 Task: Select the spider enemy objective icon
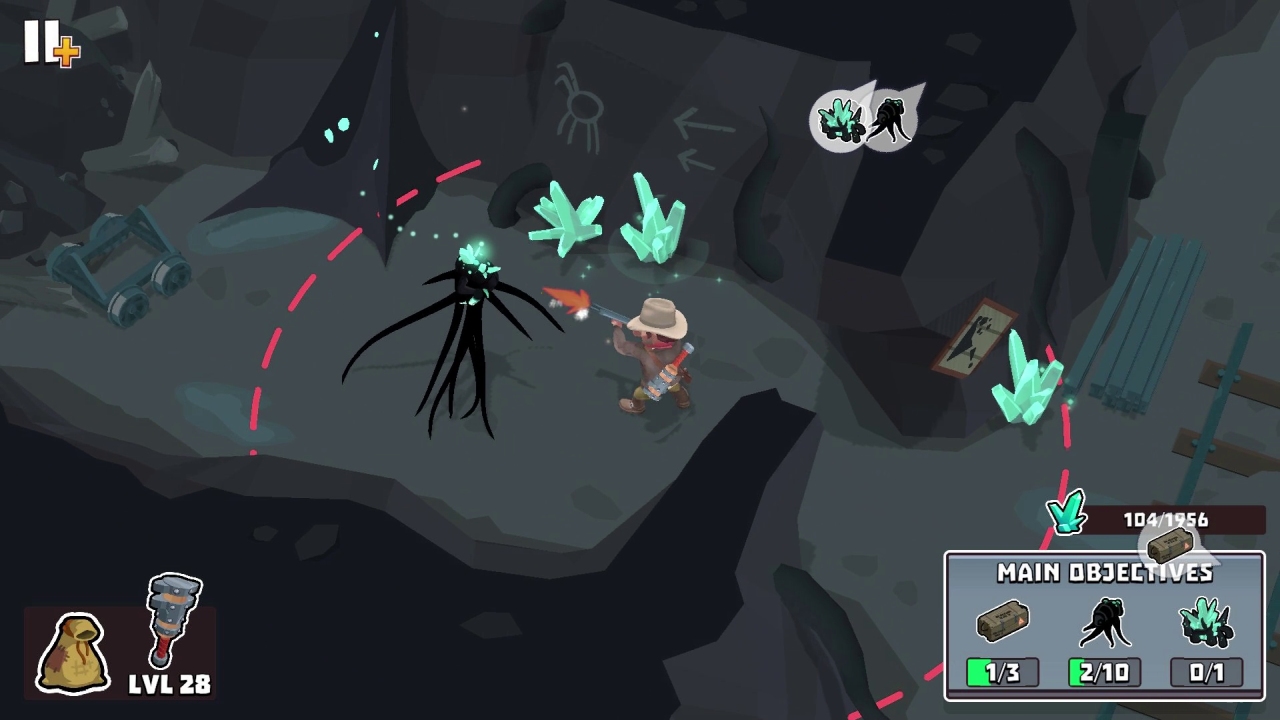click(1106, 622)
